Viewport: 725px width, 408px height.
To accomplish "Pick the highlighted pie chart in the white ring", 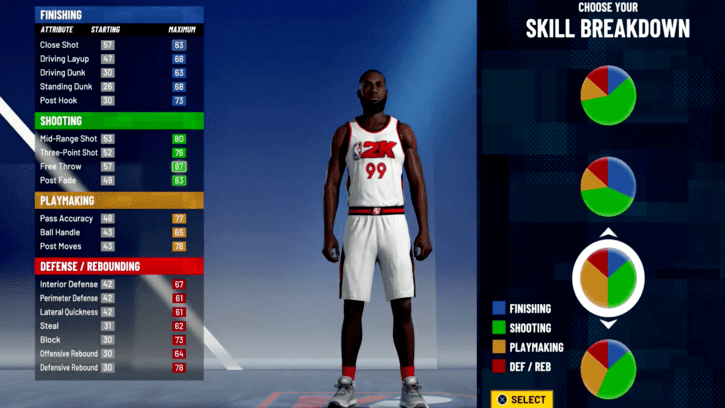I will 608,278.
